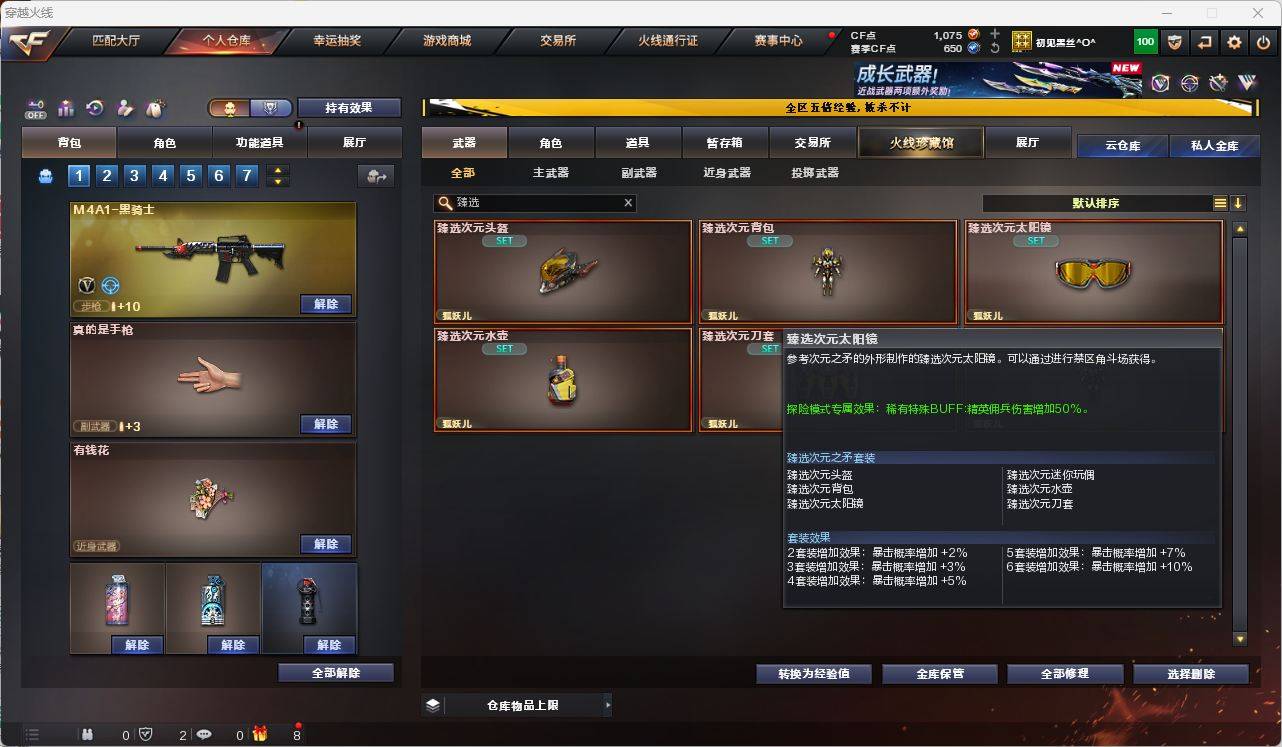Click the power/exit icon top right

coord(1262,42)
